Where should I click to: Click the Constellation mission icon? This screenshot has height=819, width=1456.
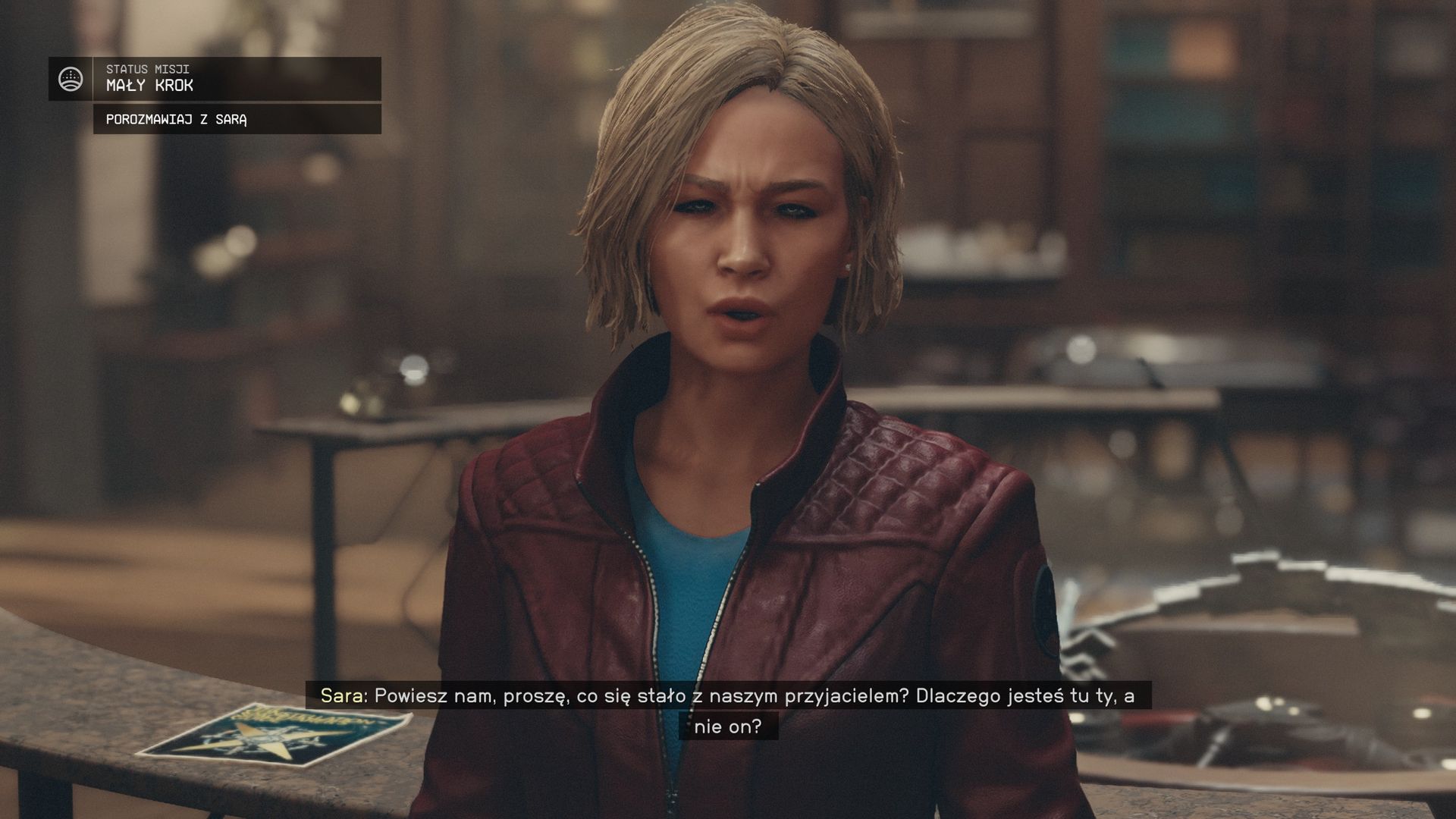click(x=71, y=79)
